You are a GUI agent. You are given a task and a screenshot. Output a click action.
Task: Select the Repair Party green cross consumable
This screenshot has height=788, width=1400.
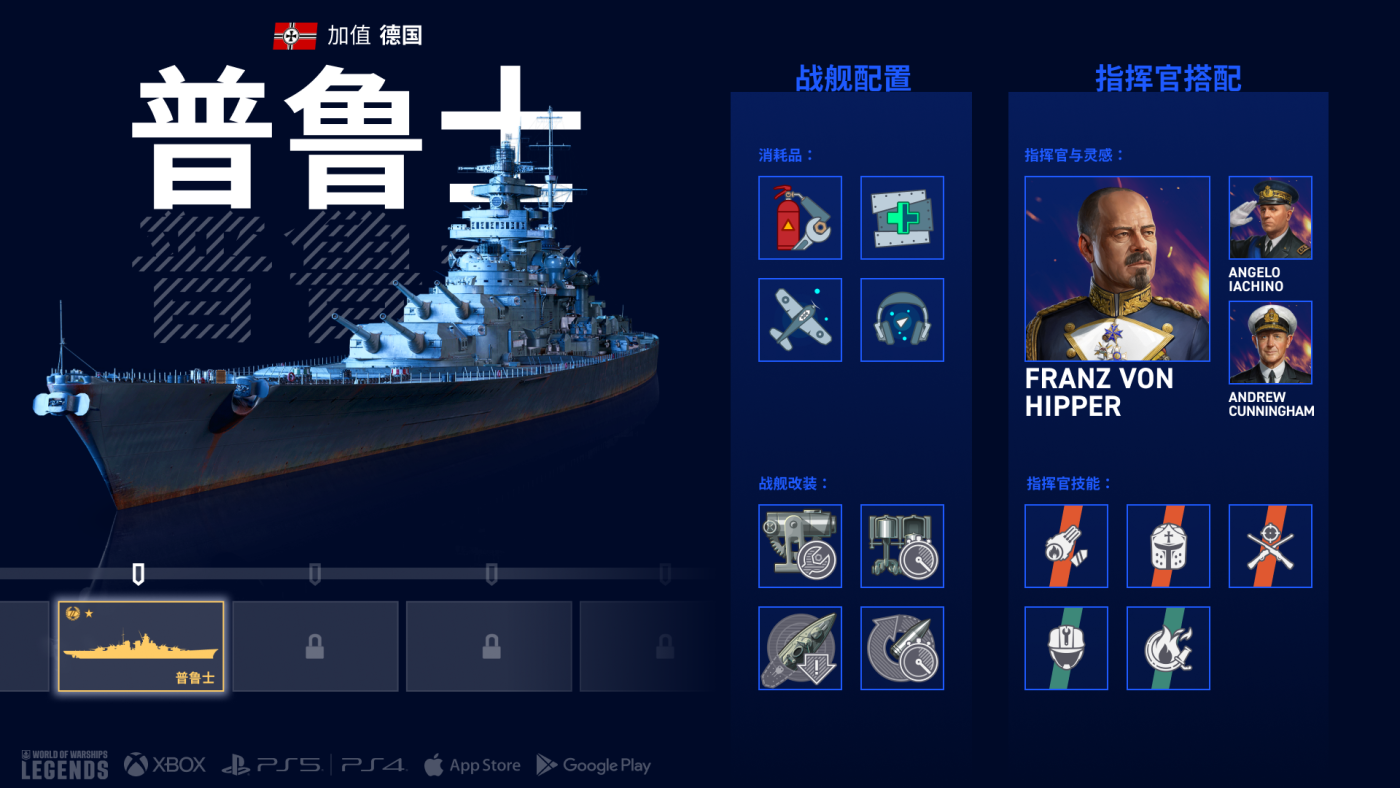pyautogui.click(x=902, y=218)
